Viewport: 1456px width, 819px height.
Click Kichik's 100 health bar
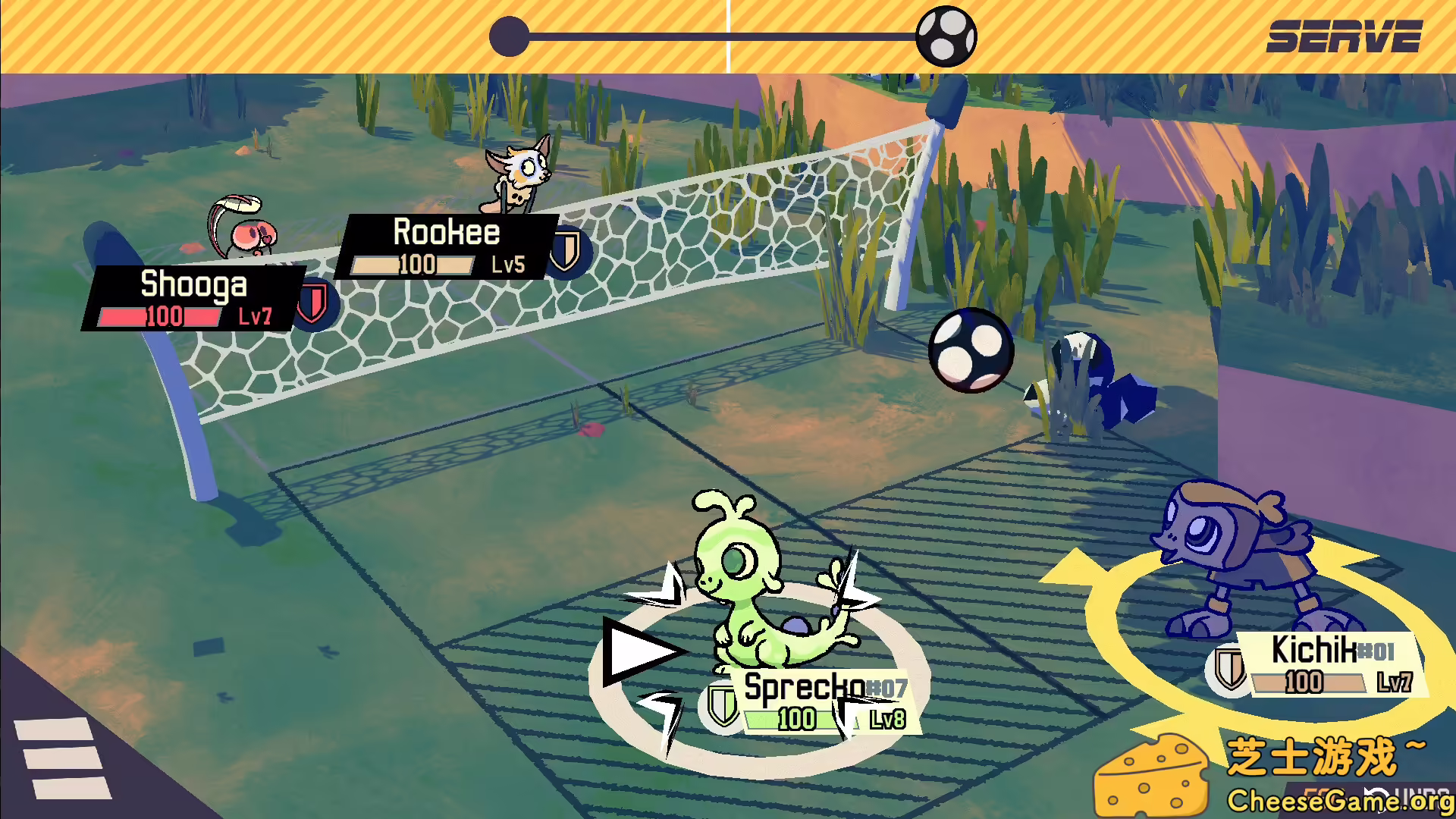click(1306, 682)
